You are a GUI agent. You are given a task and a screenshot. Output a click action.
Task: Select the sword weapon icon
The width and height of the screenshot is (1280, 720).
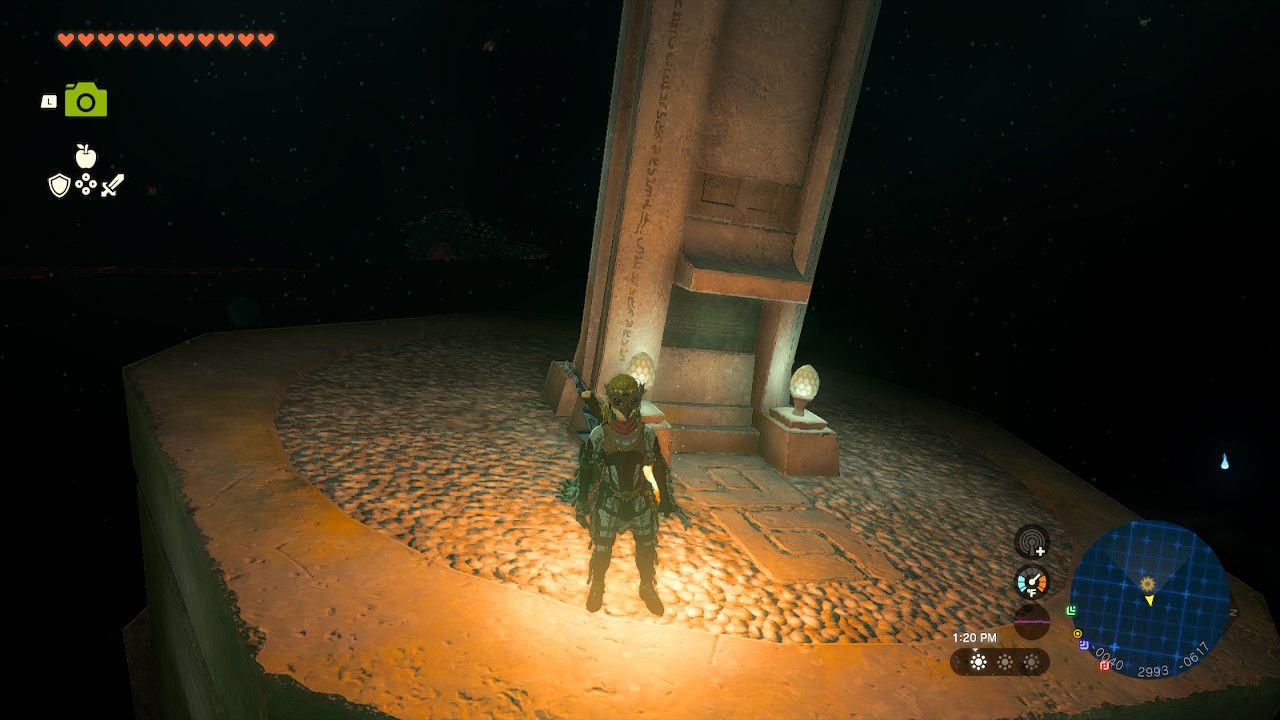click(x=113, y=185)
